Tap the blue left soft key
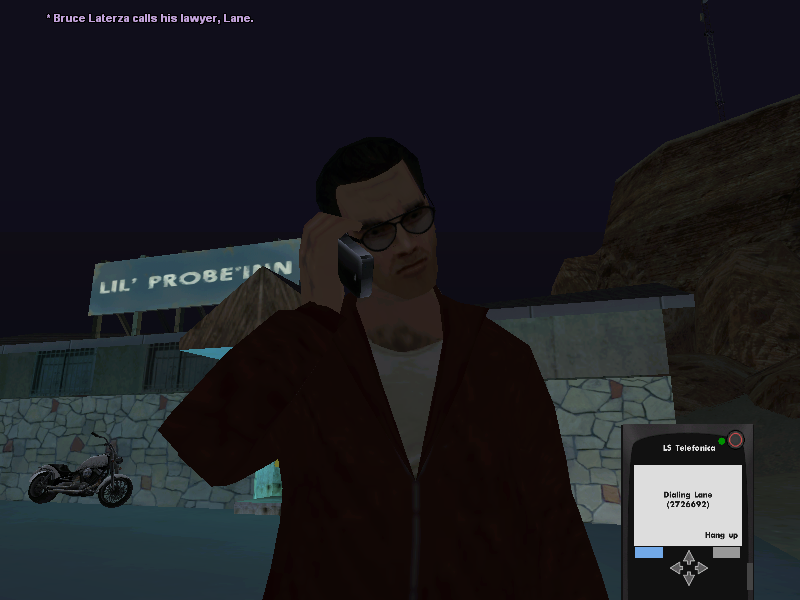Viewport: 800px width, 600px height. 649,552
